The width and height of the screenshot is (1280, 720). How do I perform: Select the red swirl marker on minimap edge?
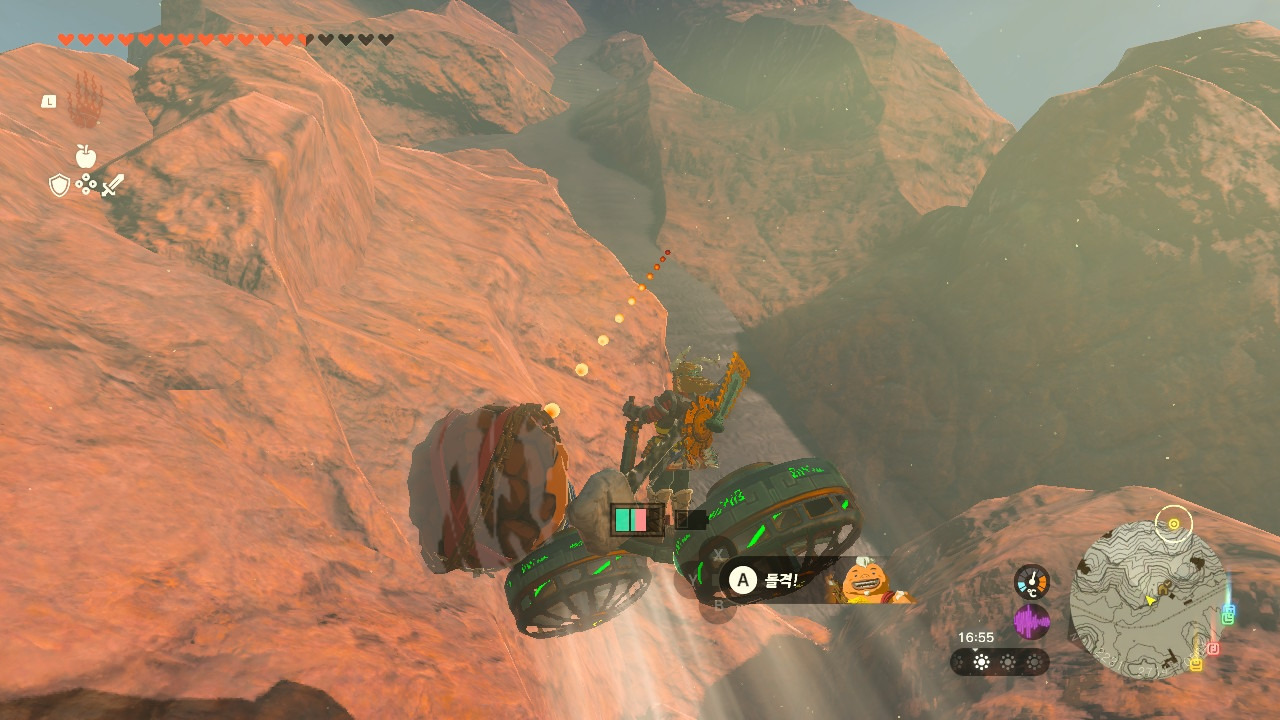click(1213, 648)
